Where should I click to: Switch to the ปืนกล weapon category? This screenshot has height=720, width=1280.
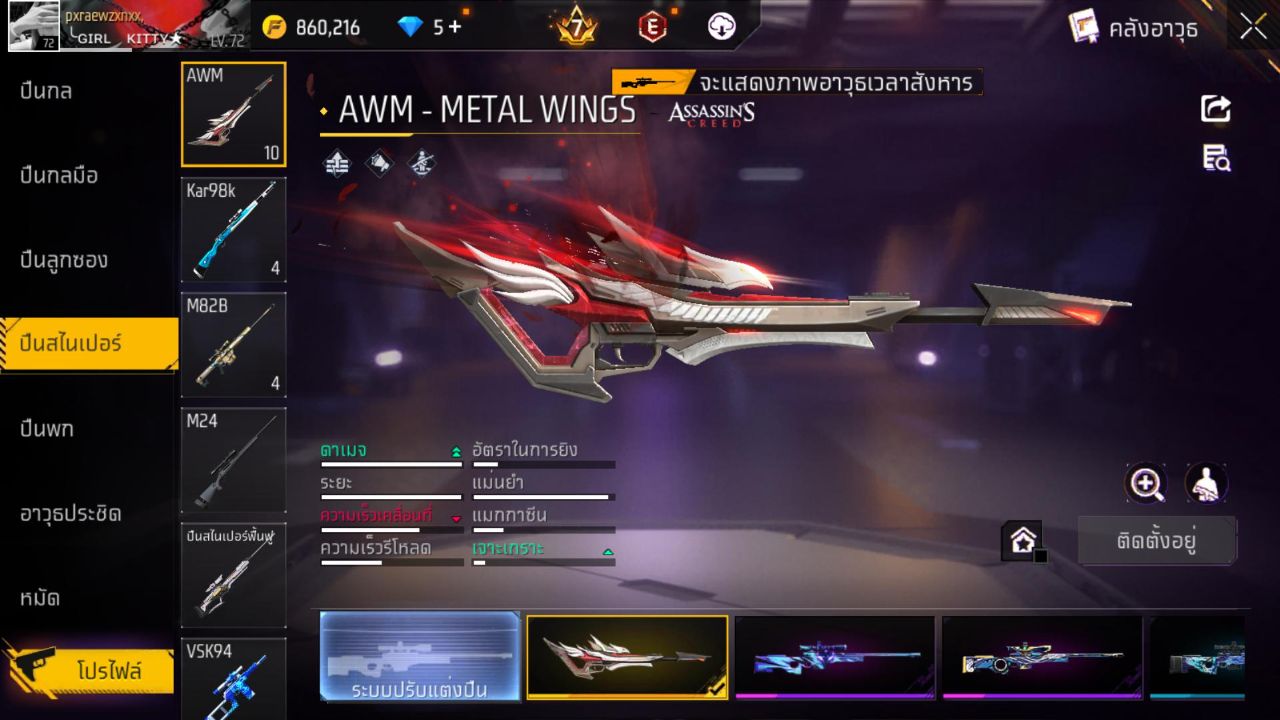[x=45, y=91]
